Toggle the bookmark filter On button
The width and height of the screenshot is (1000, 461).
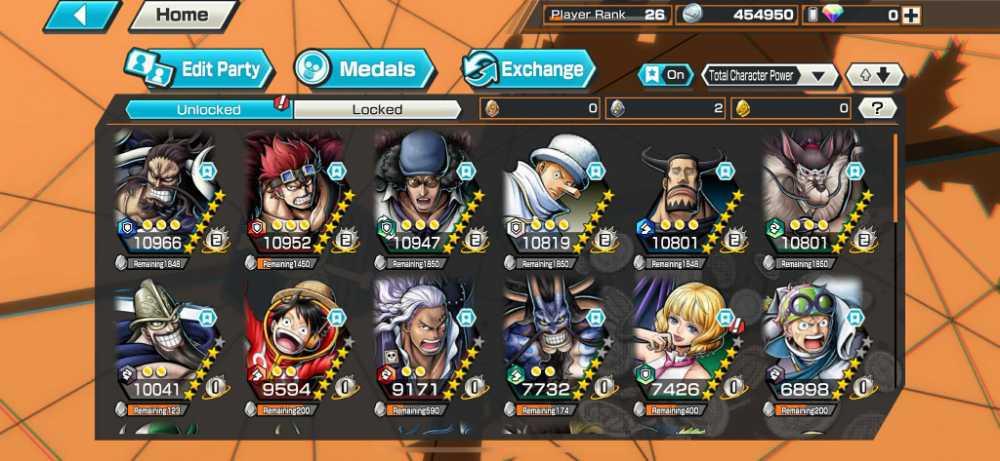[x=665, y=75]
